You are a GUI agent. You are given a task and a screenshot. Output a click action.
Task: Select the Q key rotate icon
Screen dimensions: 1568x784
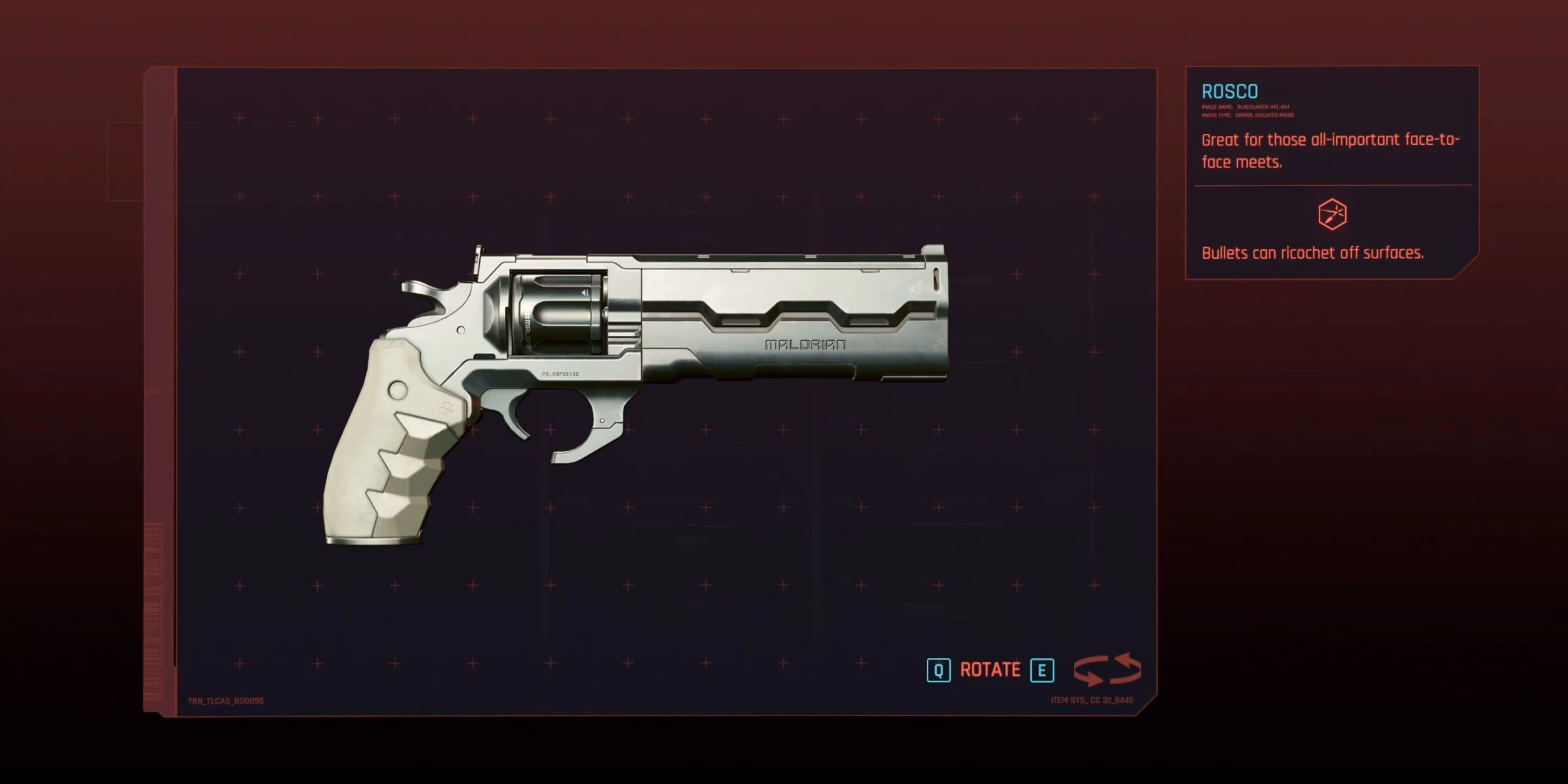tap(938, 670)
